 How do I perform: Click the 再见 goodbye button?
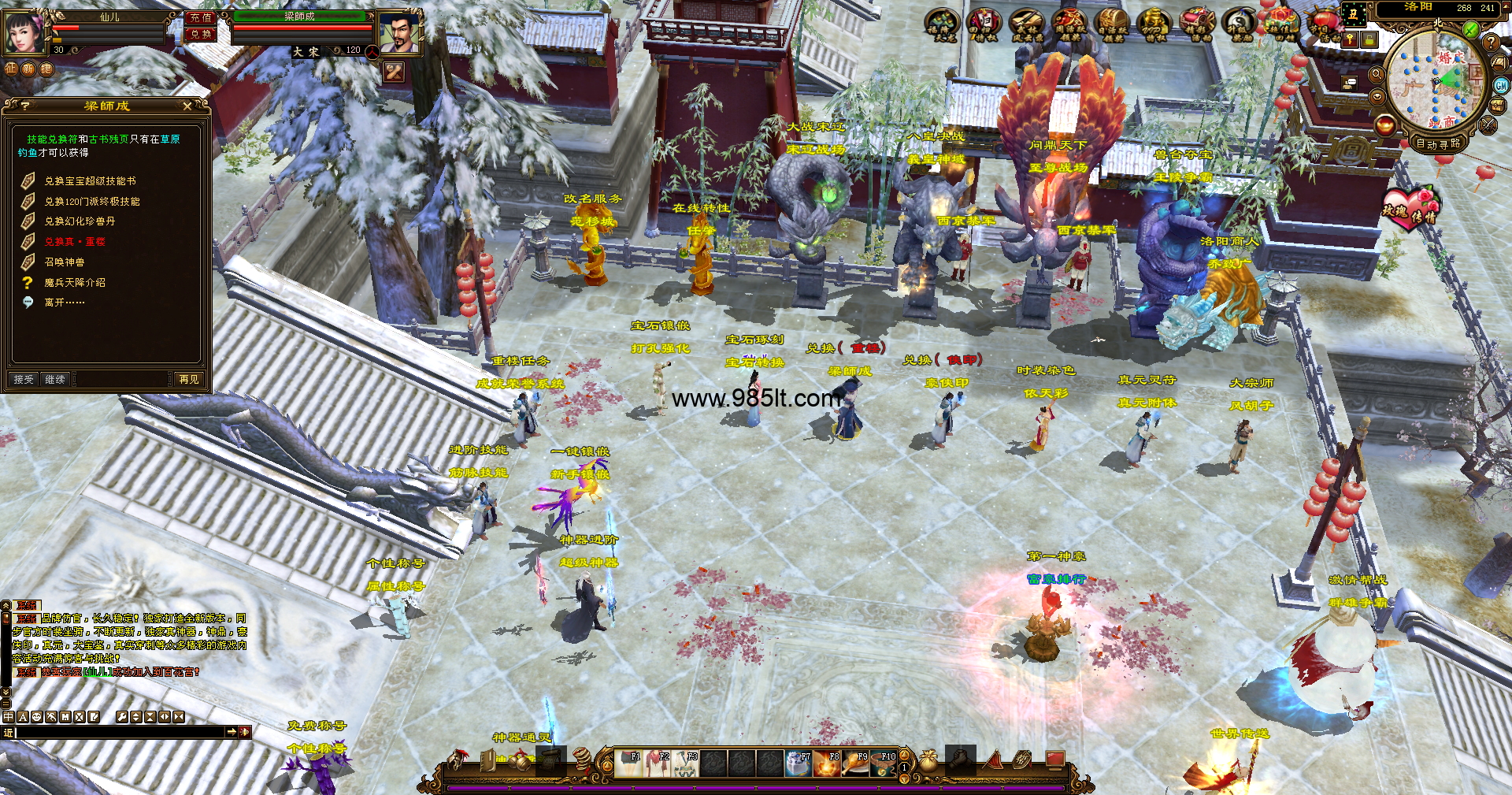[x=188, y=379]
